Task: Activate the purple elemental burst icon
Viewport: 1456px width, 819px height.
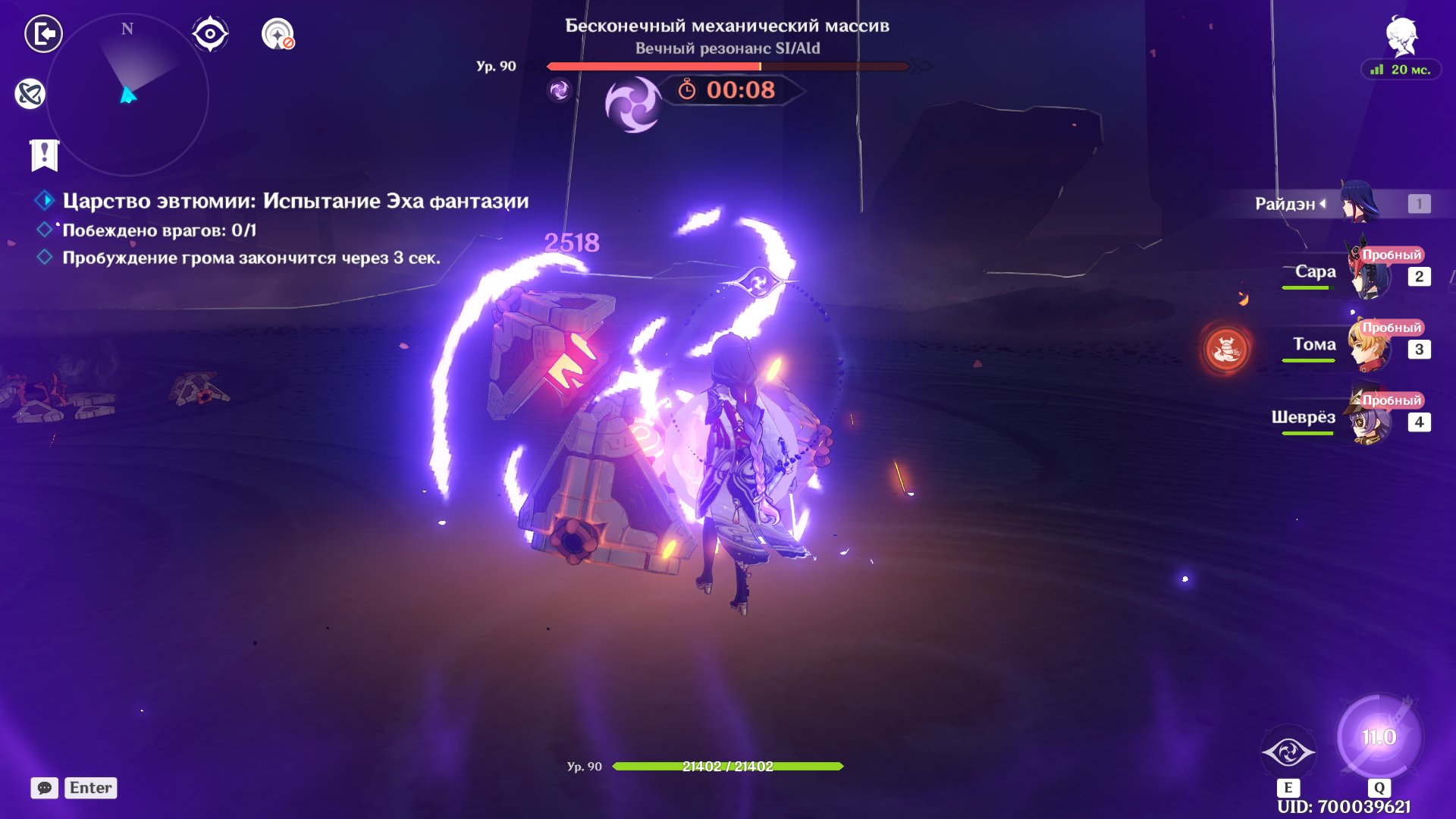Action: pyautogui.click(x=1379, y=737)
